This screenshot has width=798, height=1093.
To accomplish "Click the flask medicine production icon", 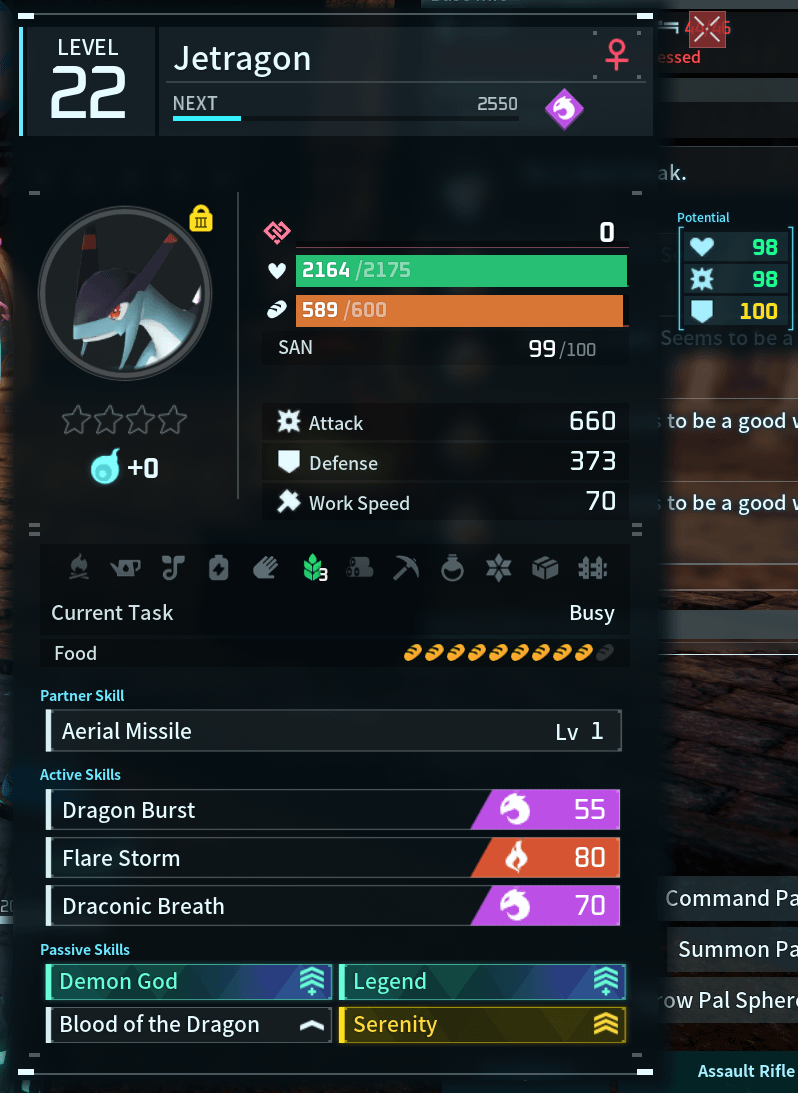I will (x=452, y=568).
